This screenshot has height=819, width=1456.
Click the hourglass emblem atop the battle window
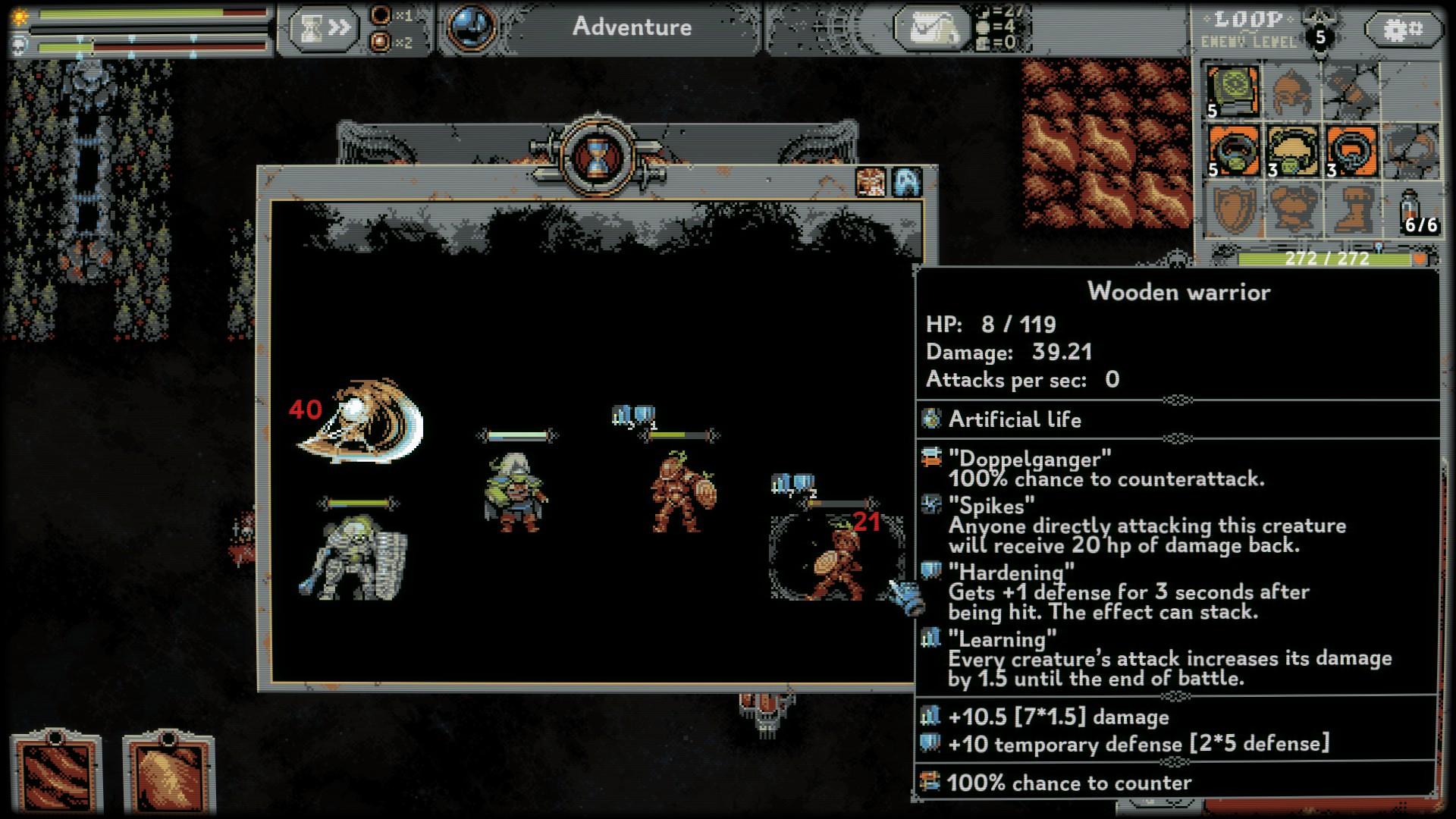point(598,157)
